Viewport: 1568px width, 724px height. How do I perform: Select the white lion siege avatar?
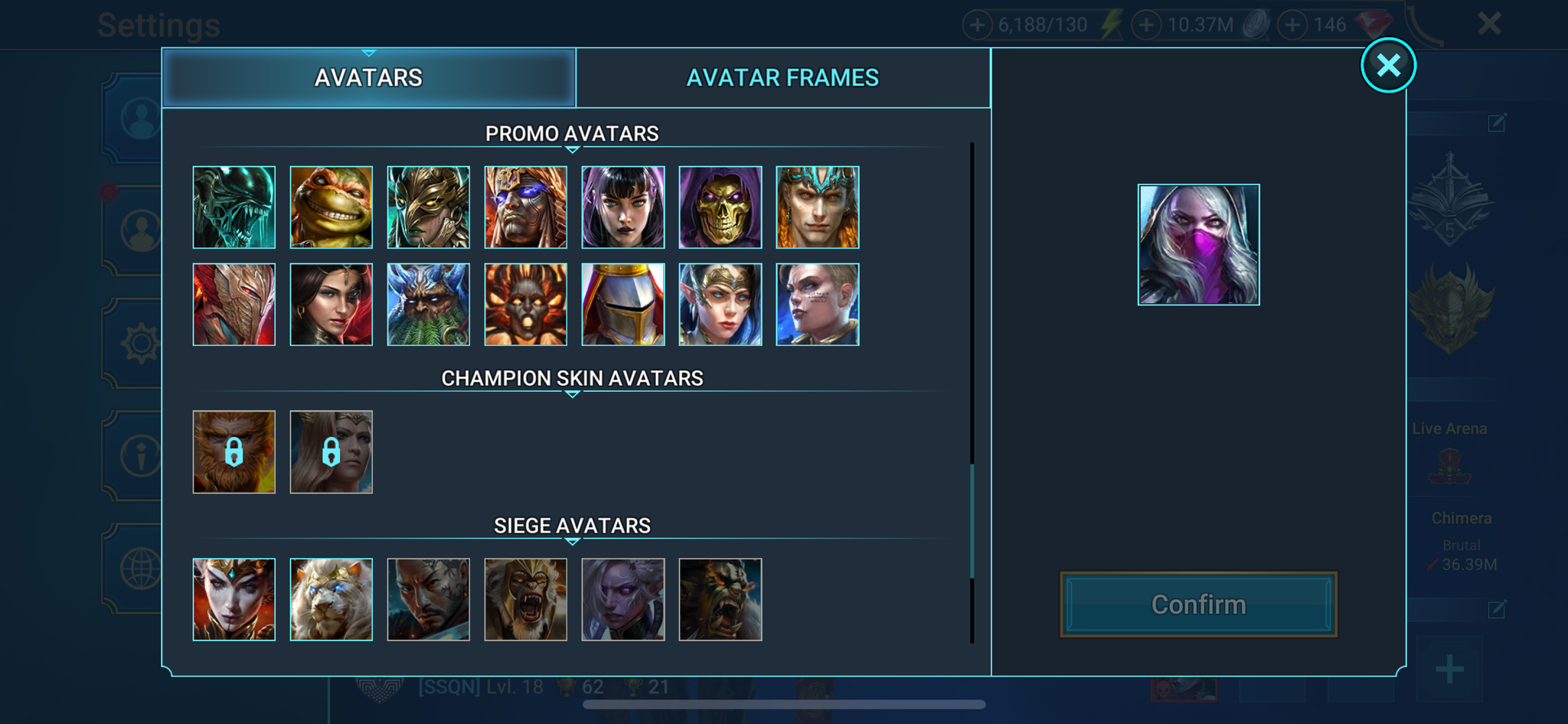(332, 599)
